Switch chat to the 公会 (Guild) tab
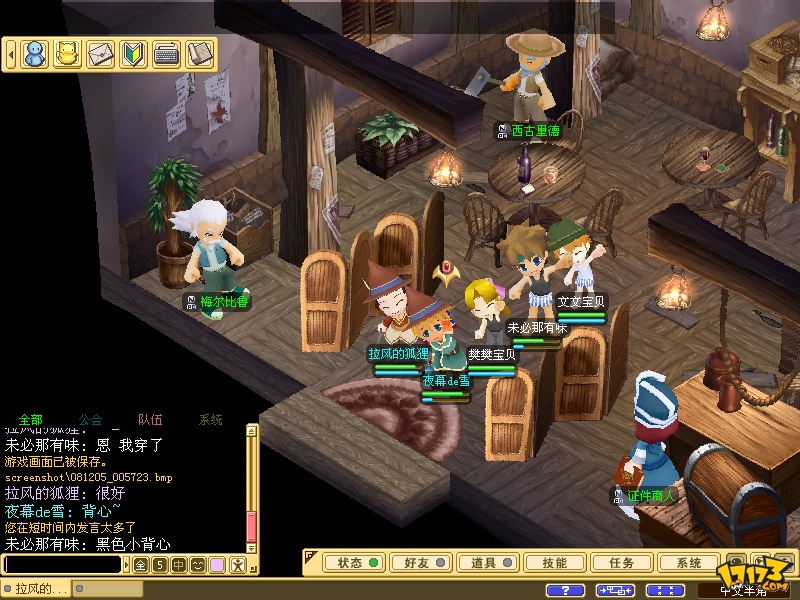The width and height of the screenshot is (800, 600). click(x=90, y=420)
